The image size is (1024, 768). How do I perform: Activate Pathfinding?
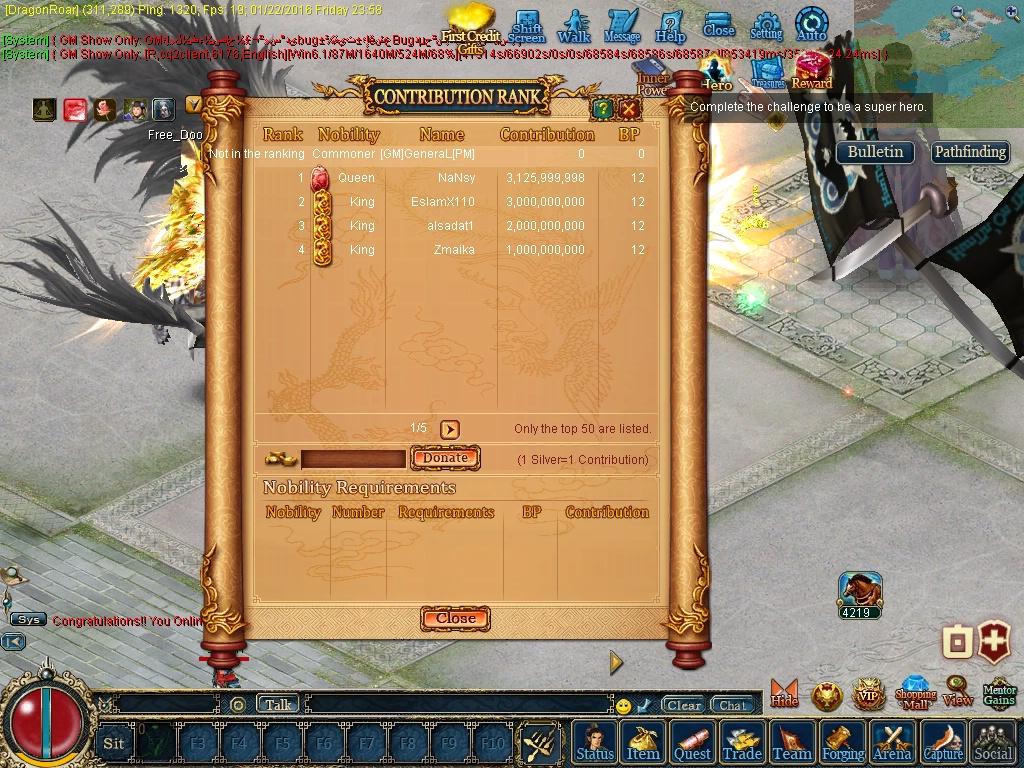[x=969, y=152]
